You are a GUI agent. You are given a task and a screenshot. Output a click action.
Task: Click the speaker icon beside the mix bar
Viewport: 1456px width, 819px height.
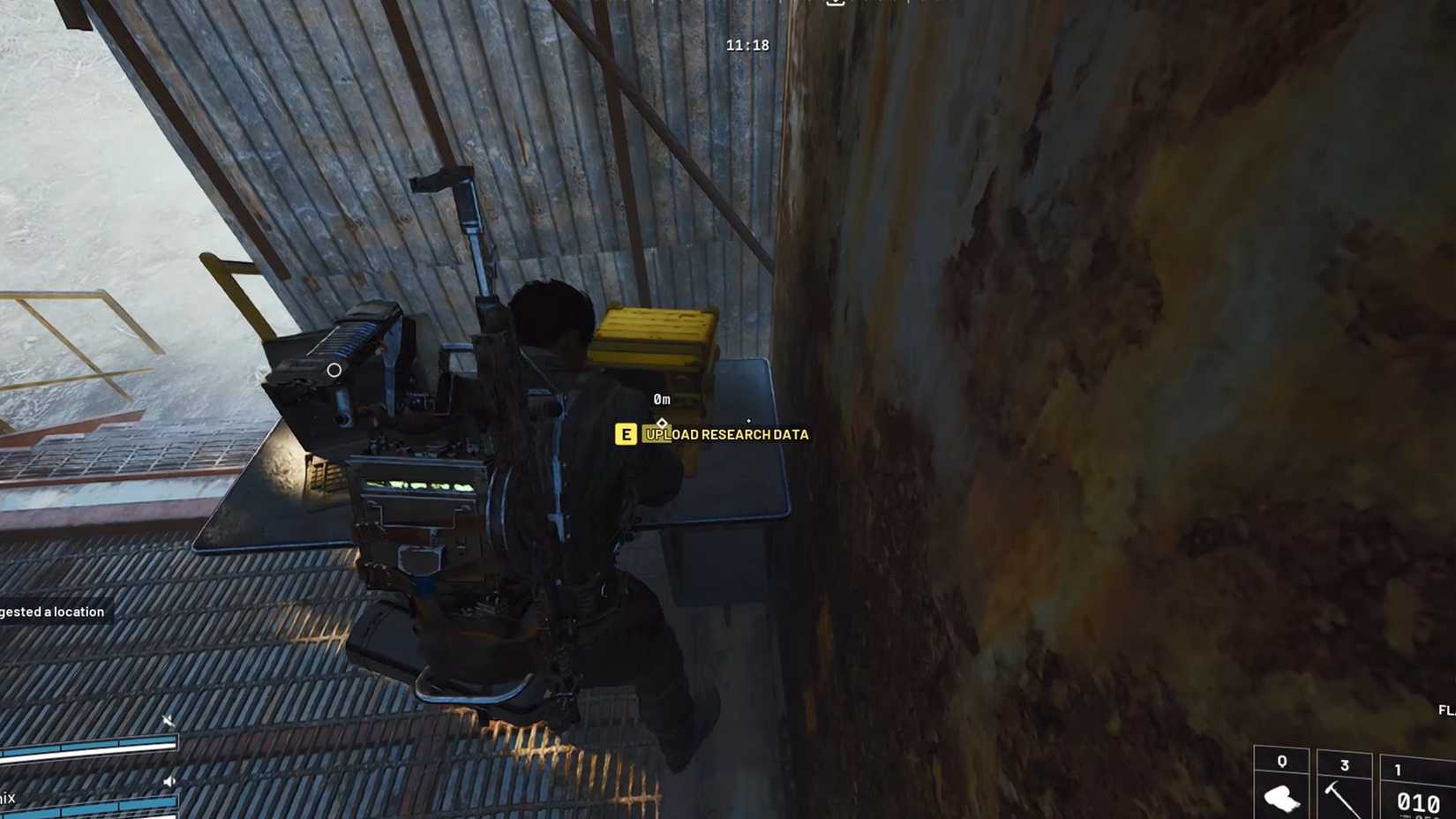pos(169,780)
